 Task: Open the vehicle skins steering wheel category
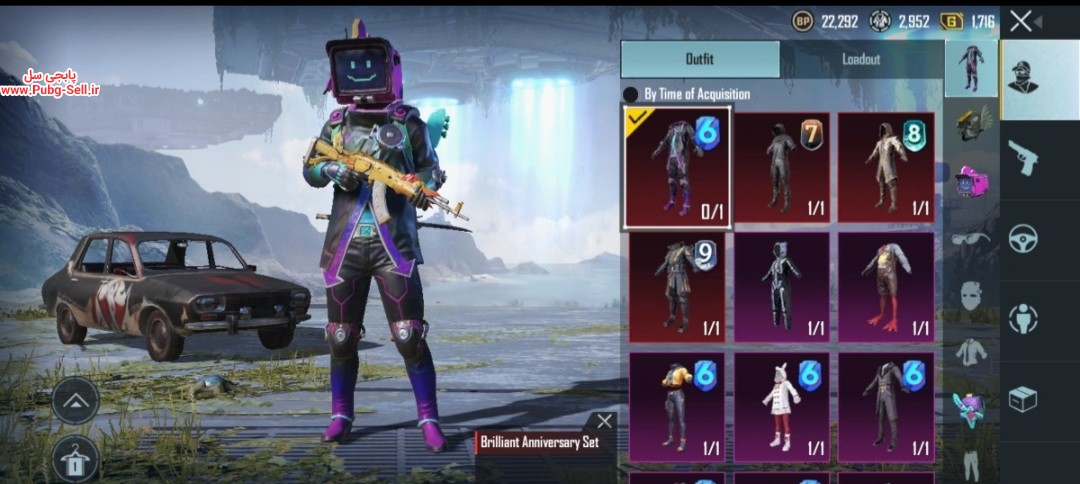tap(1024, 238)
